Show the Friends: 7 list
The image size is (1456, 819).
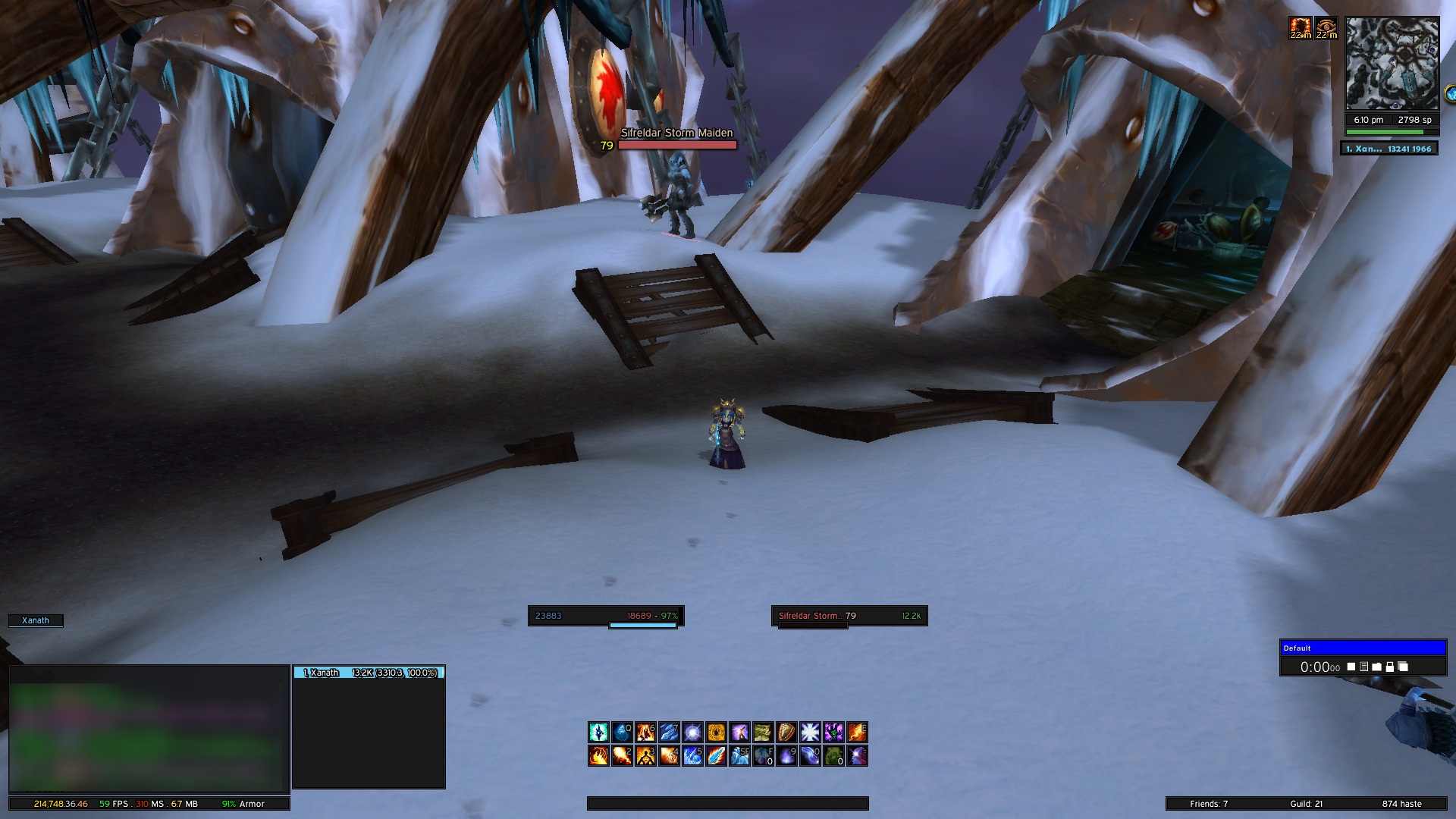pyautogui.click(x=1209, y=804)
